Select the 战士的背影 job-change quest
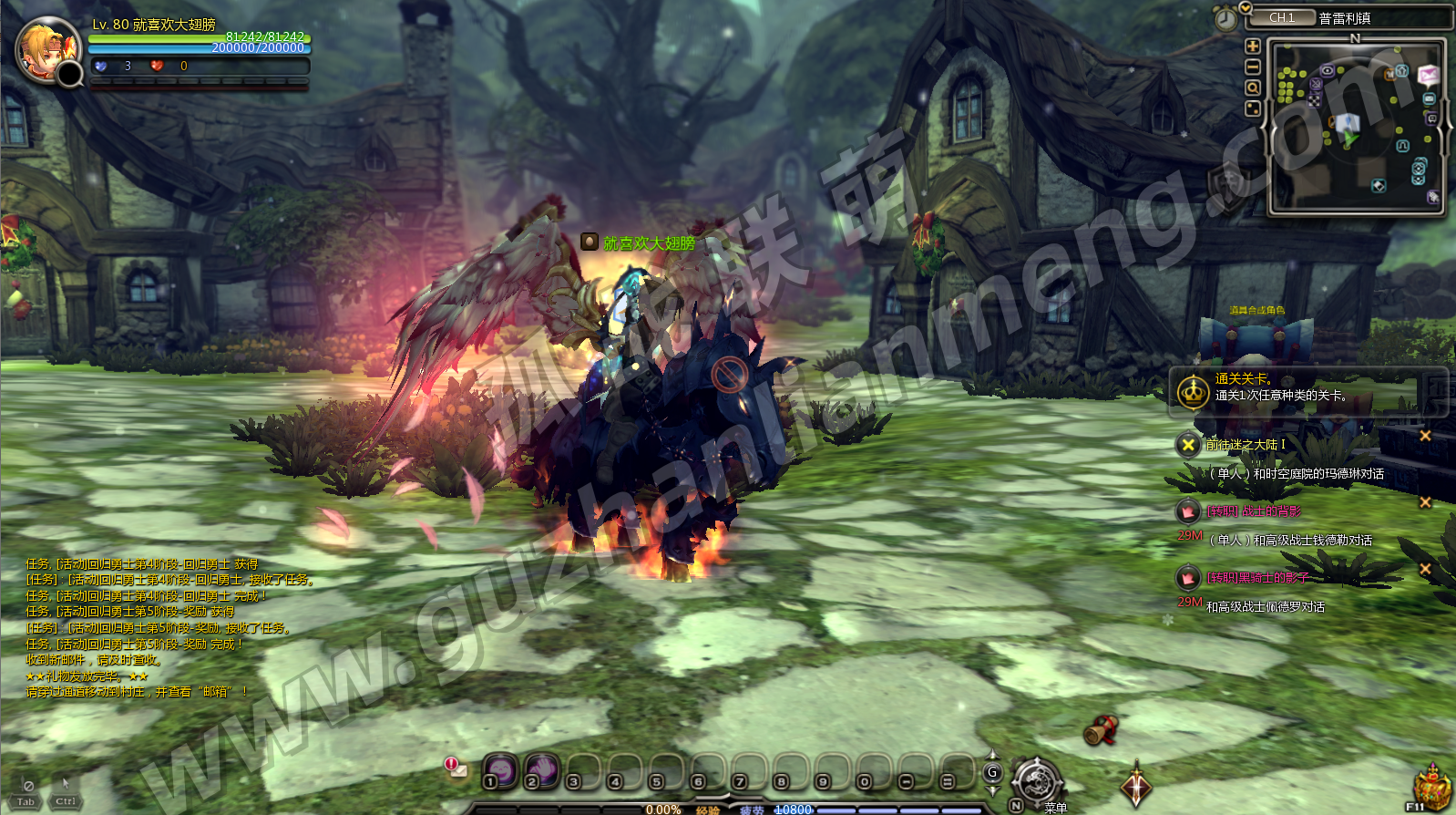Screen dimensions: 1456x815 pyautogui.click(x=1254, y=511)
